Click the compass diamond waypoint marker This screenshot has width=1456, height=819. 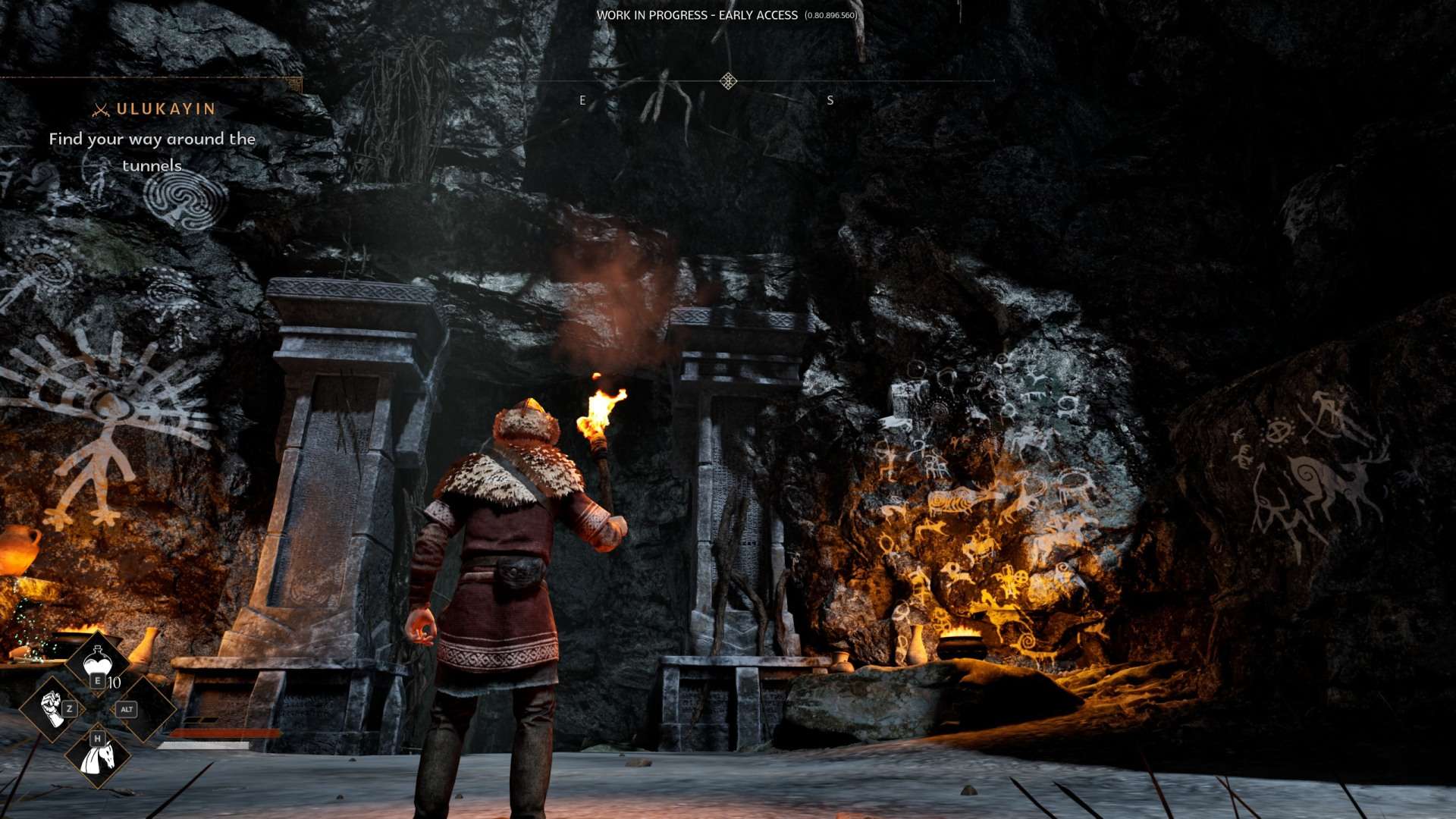pyautogui.click(x=728, y=81)
